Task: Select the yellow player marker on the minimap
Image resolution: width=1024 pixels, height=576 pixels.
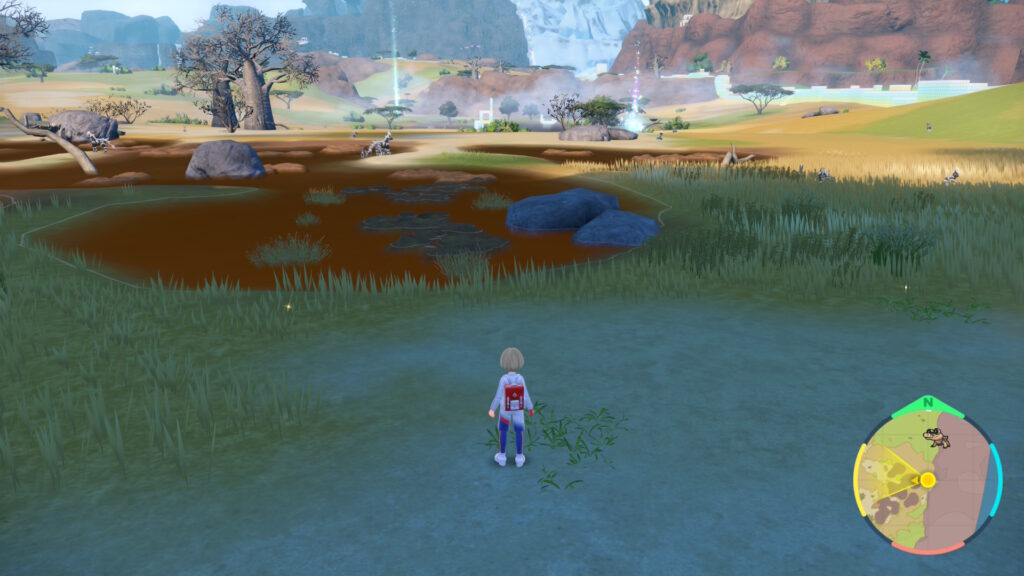Action: coord(927,480)
